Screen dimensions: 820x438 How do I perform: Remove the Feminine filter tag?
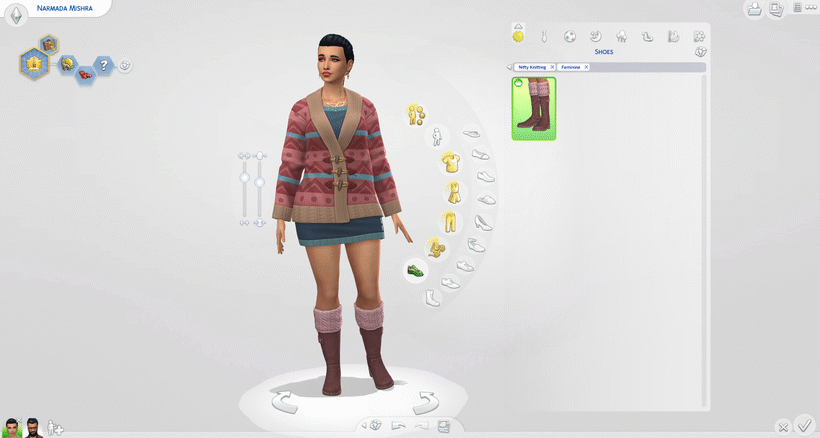click(586, 67)
